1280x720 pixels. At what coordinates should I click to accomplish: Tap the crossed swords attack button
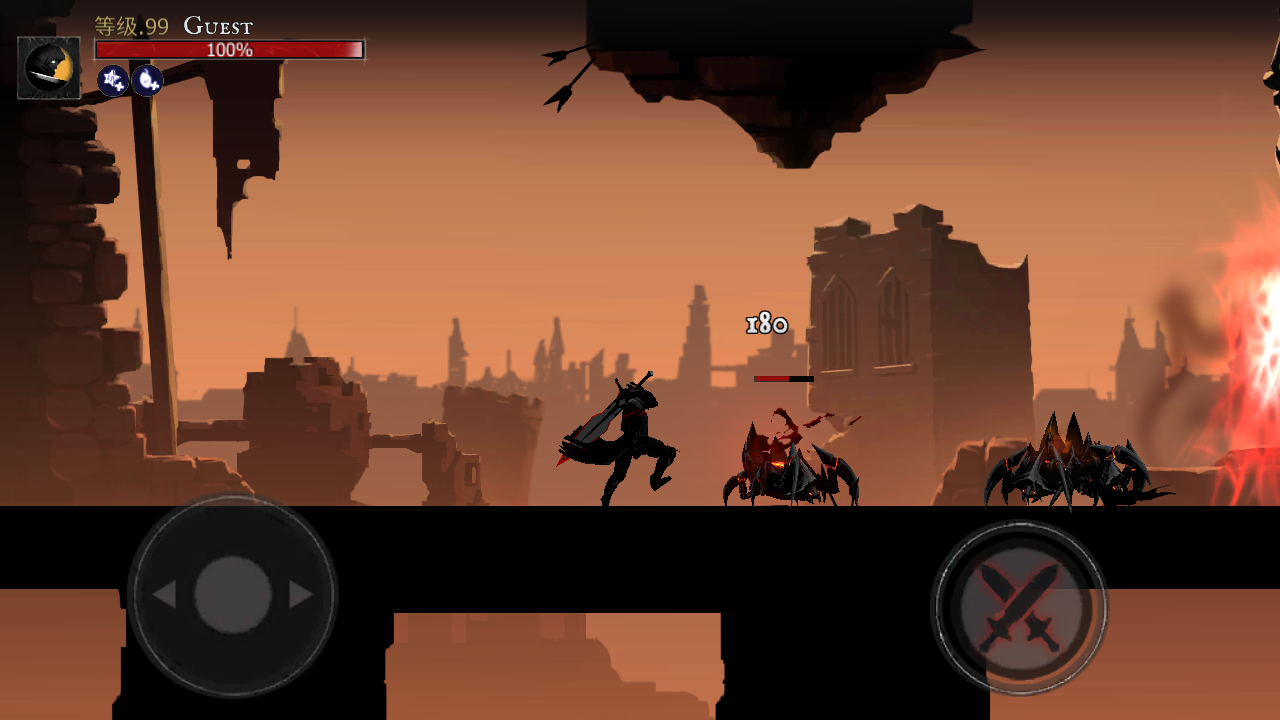(x=1019, y=607)
